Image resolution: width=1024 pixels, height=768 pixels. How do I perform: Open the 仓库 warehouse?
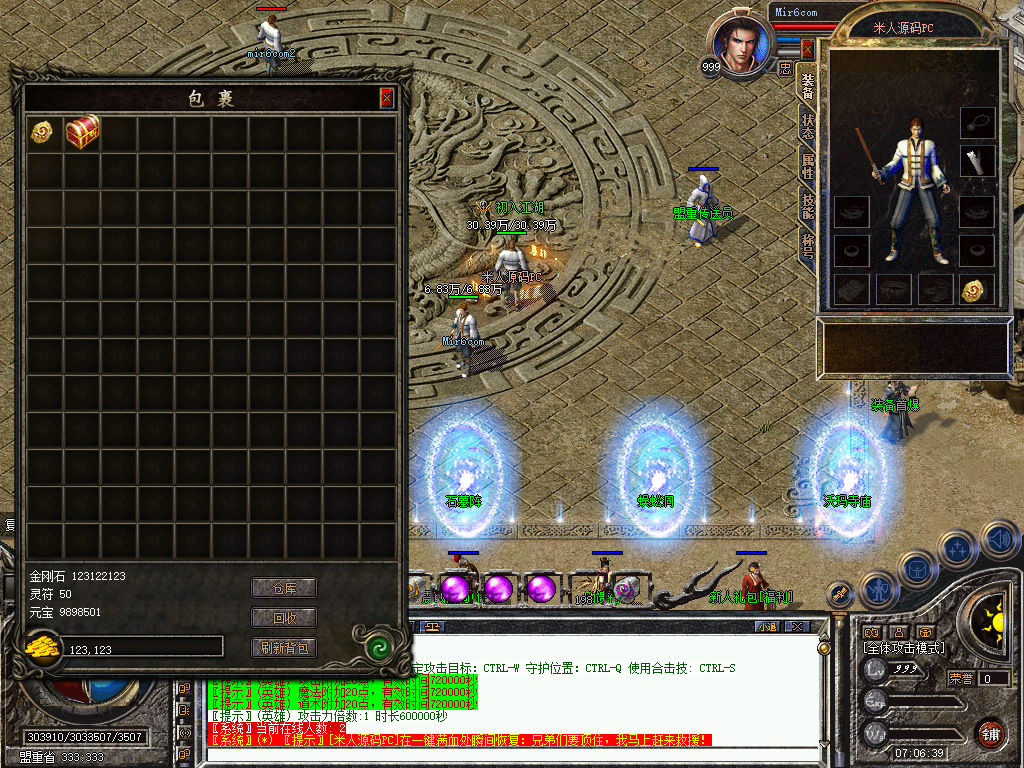(x=283, y=588)
